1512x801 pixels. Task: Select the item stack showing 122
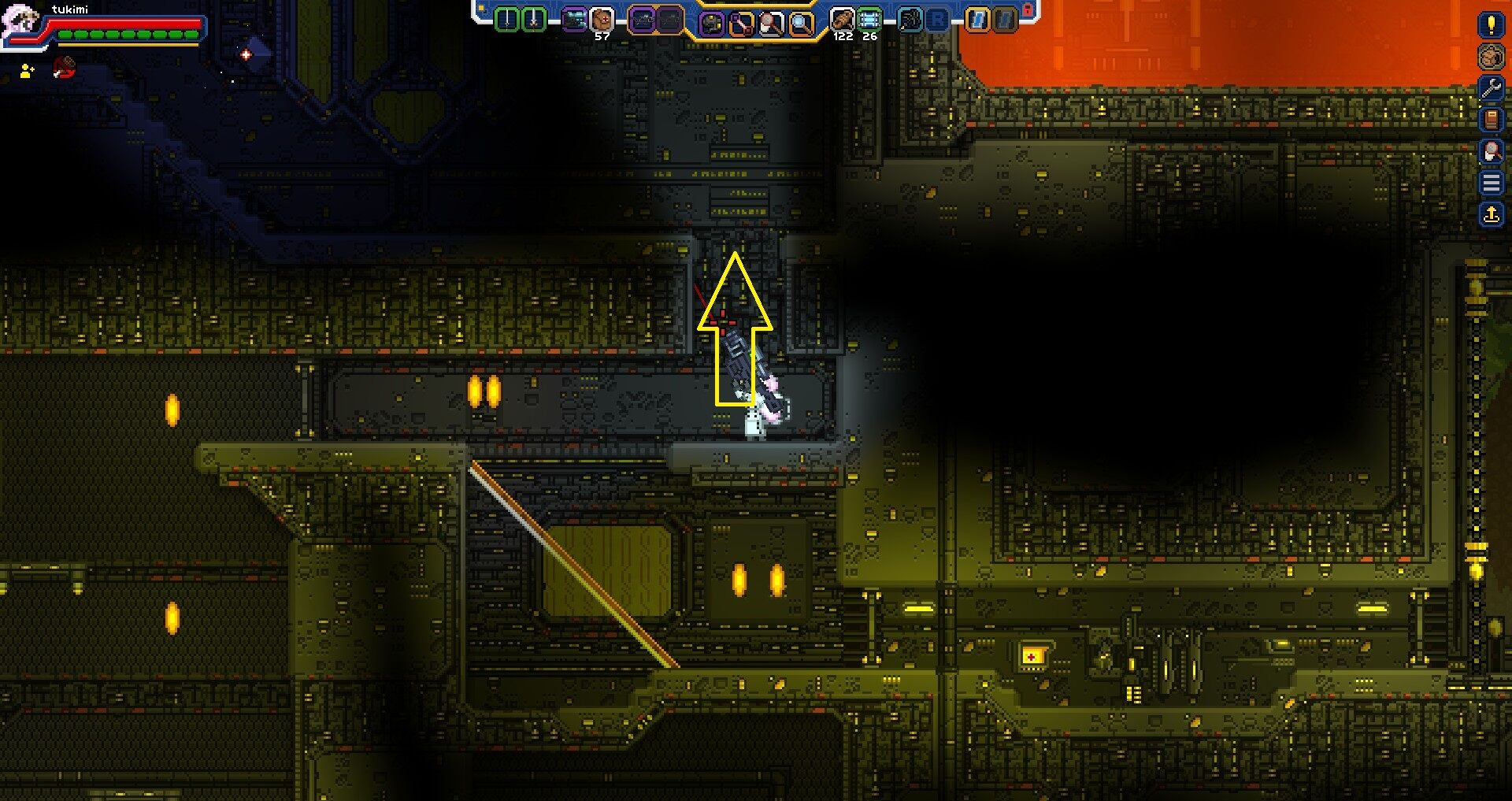[x=843, y=17]
